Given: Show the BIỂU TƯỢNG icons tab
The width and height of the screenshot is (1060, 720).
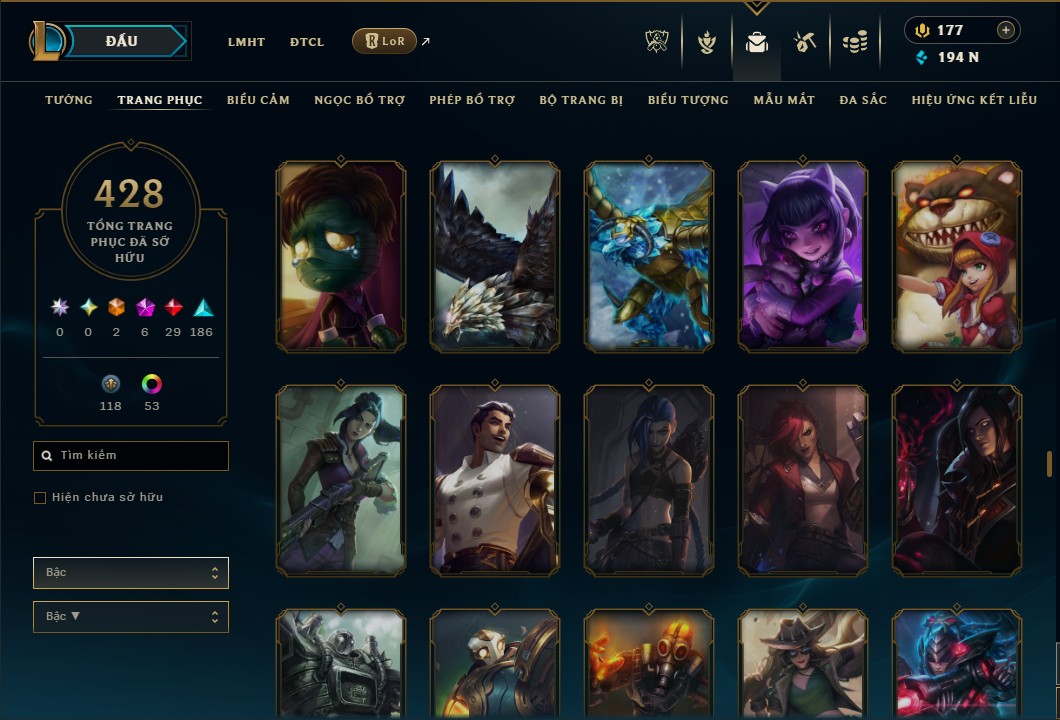Looking at the screenshot, I should pyautogui.click(x=688, y=100).
